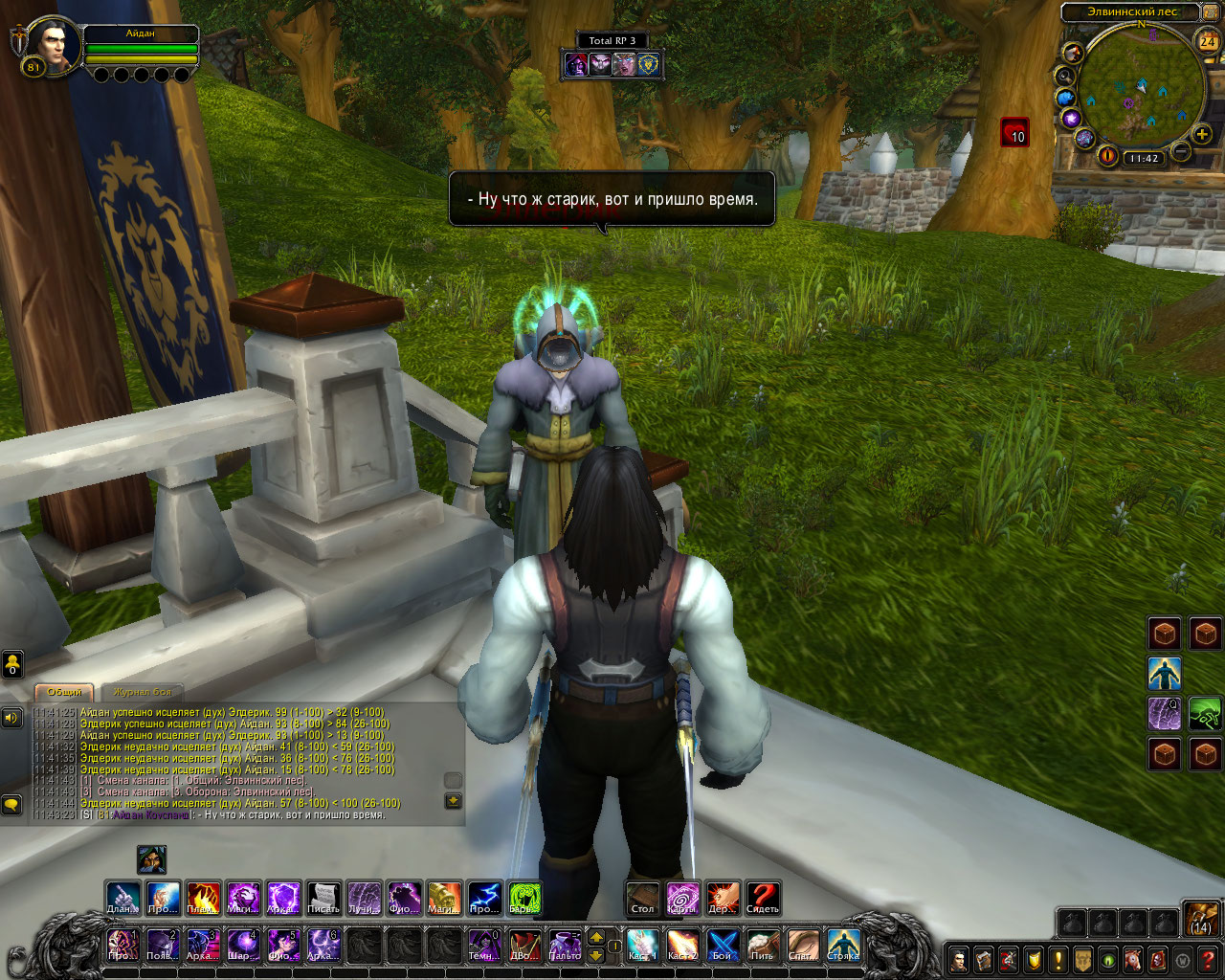The height and width of the screenshot is (980, 1225).
Task: Click the clock showing 11:42
Action: tap(1143, 159)
